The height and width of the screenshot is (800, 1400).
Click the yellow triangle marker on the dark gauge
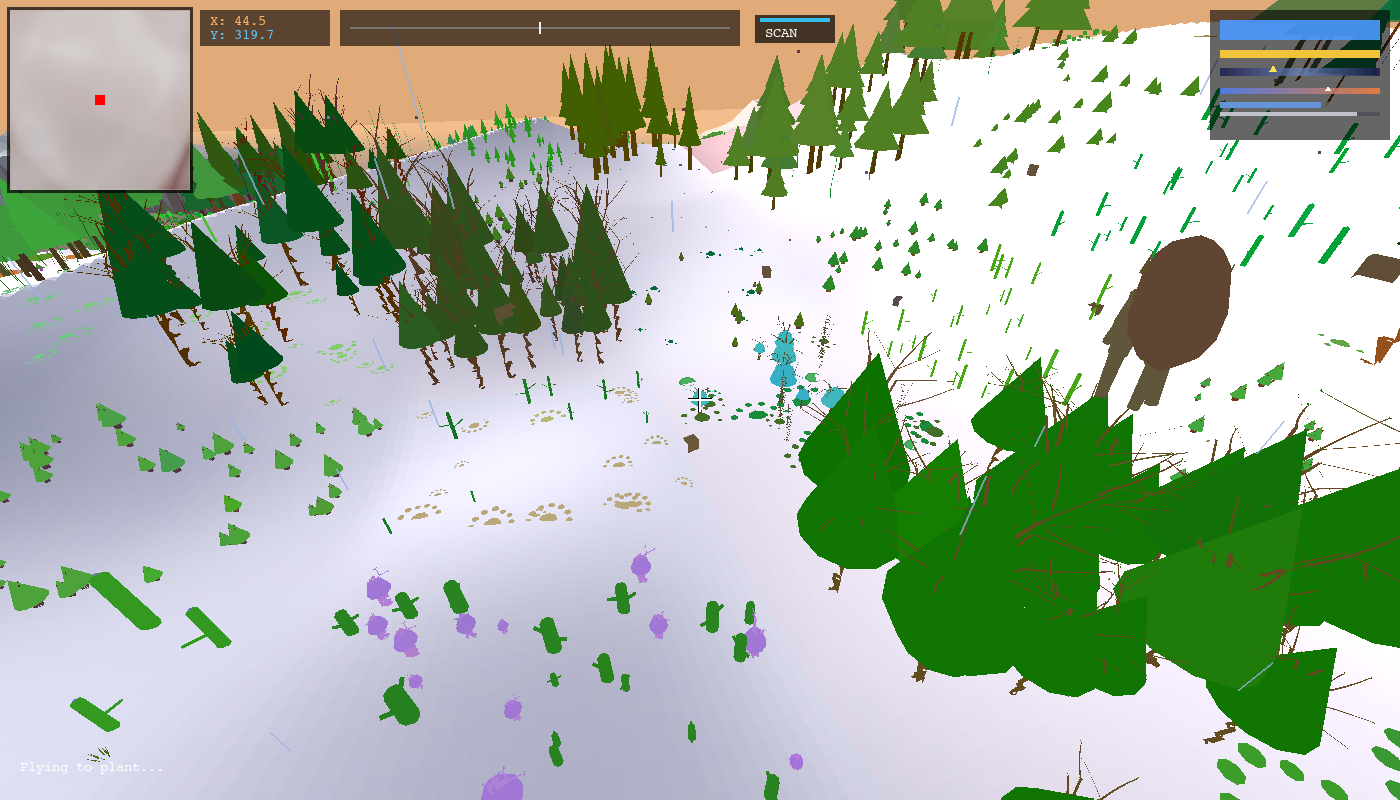[1272, 70]
